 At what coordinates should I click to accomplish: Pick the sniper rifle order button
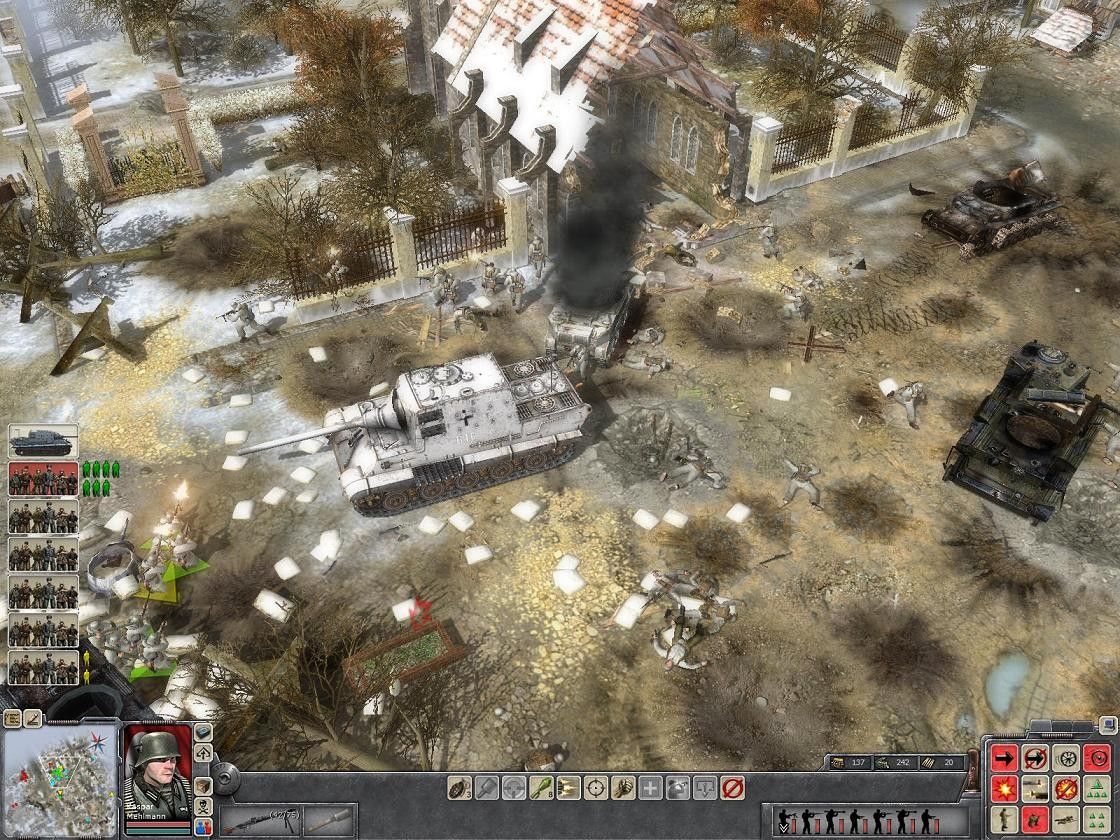pos(1068,821)
